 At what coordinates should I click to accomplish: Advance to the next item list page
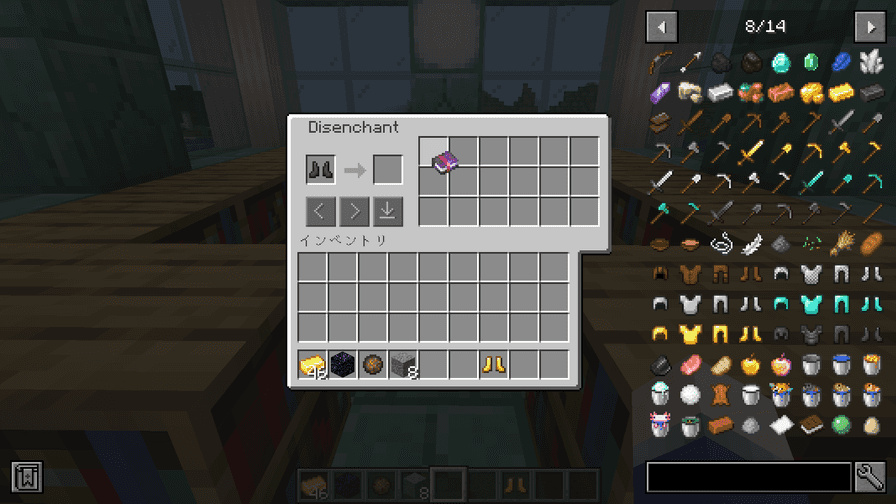point(869,27)
